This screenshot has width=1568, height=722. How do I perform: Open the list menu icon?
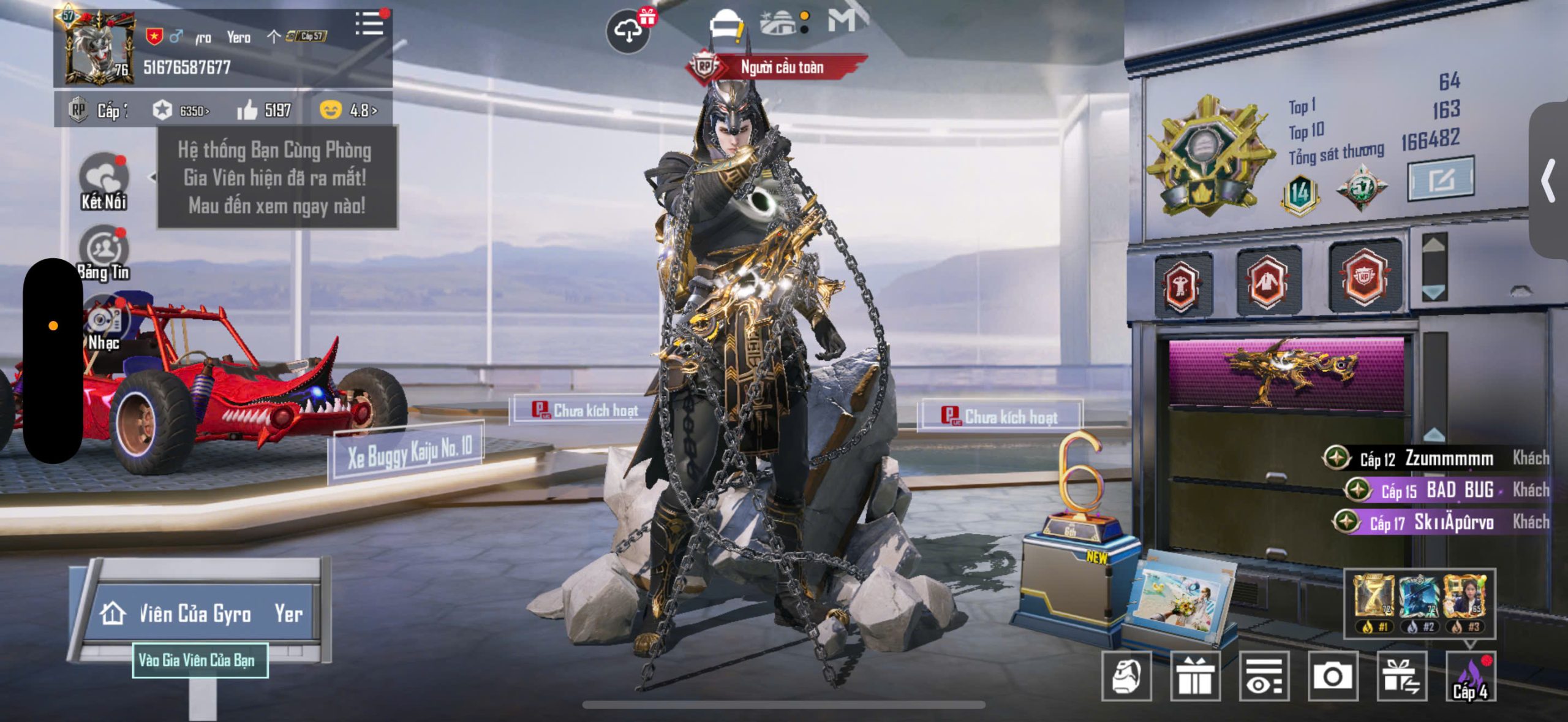[369, 25]
